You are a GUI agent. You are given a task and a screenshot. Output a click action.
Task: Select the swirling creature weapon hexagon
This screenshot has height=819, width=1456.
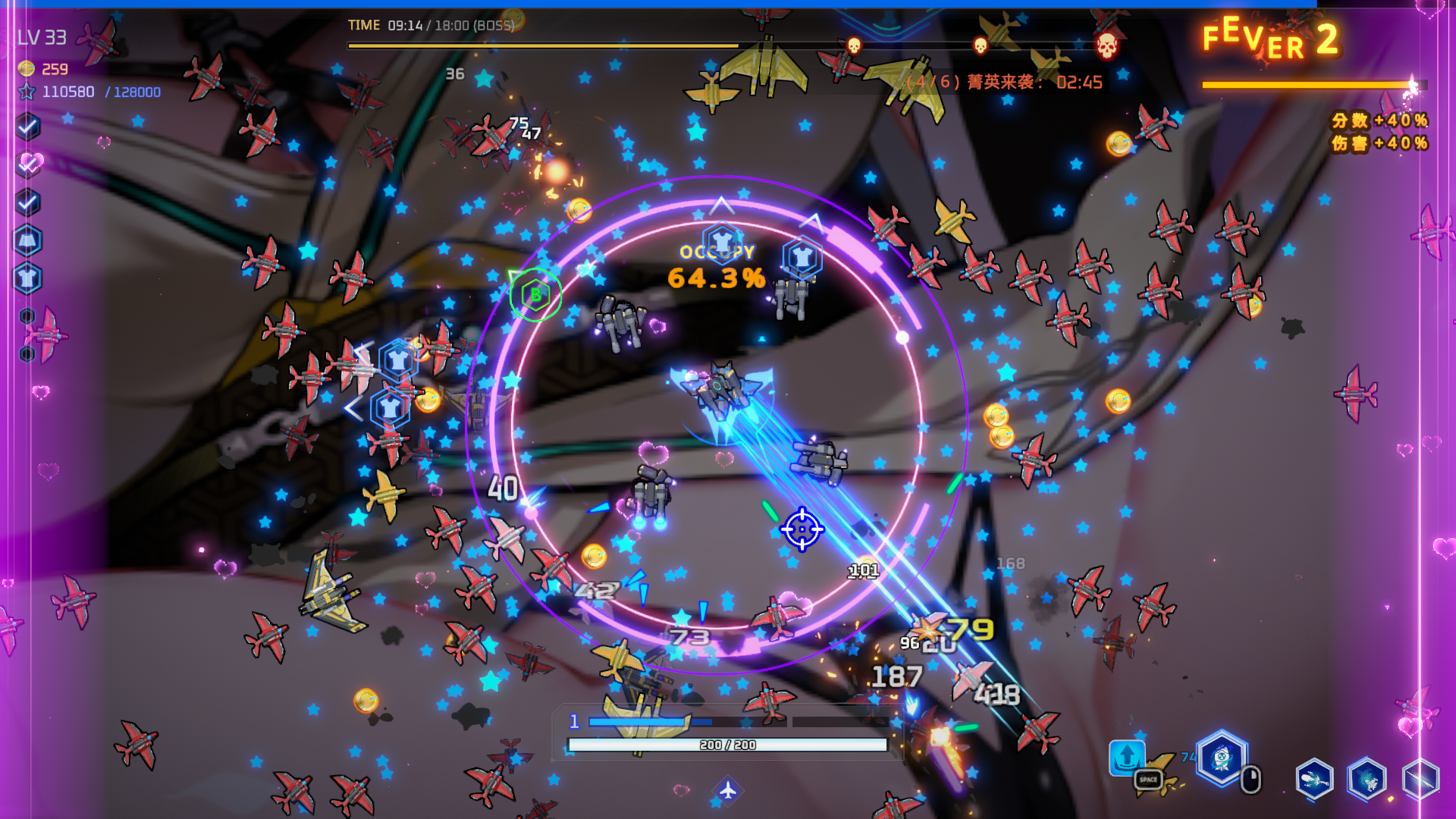point(1367,779)
